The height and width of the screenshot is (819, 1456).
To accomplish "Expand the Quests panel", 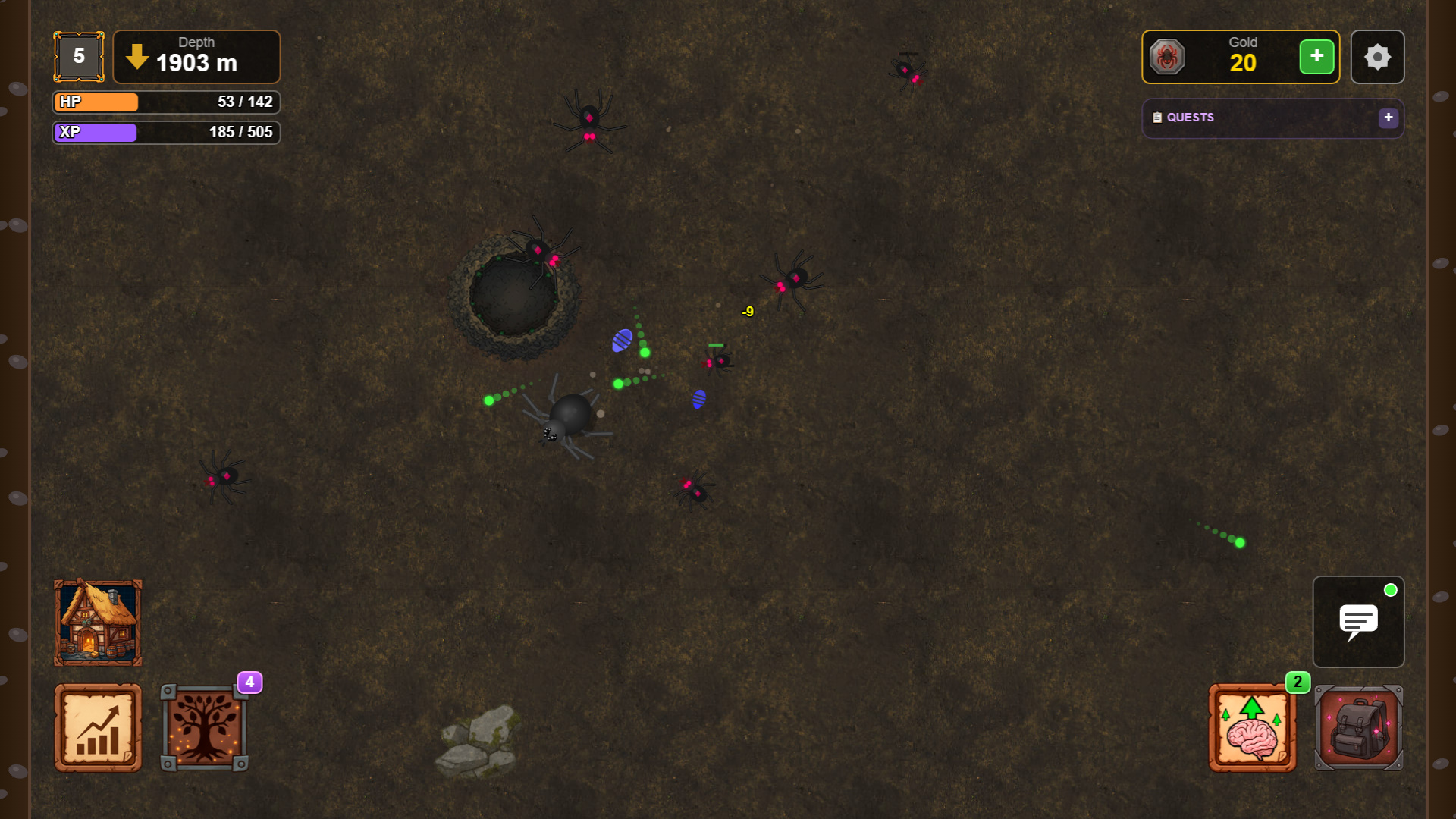I will click(x=1389, y=118).
